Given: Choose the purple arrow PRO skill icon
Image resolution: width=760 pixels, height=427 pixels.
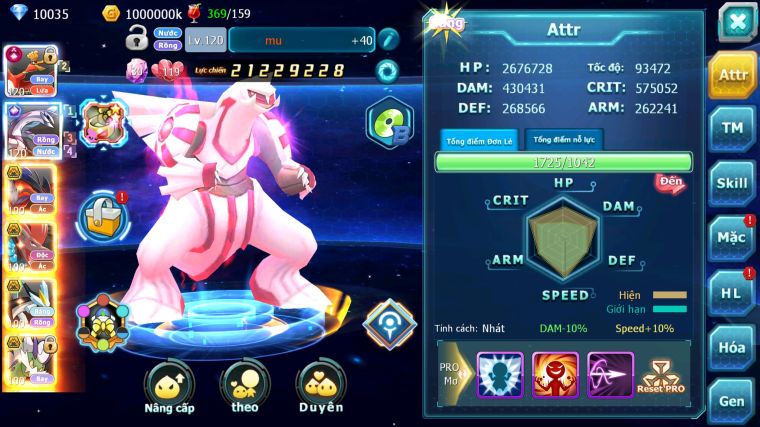Looking at the screenshot, I should pyautogui.click(x=610, y=375).
